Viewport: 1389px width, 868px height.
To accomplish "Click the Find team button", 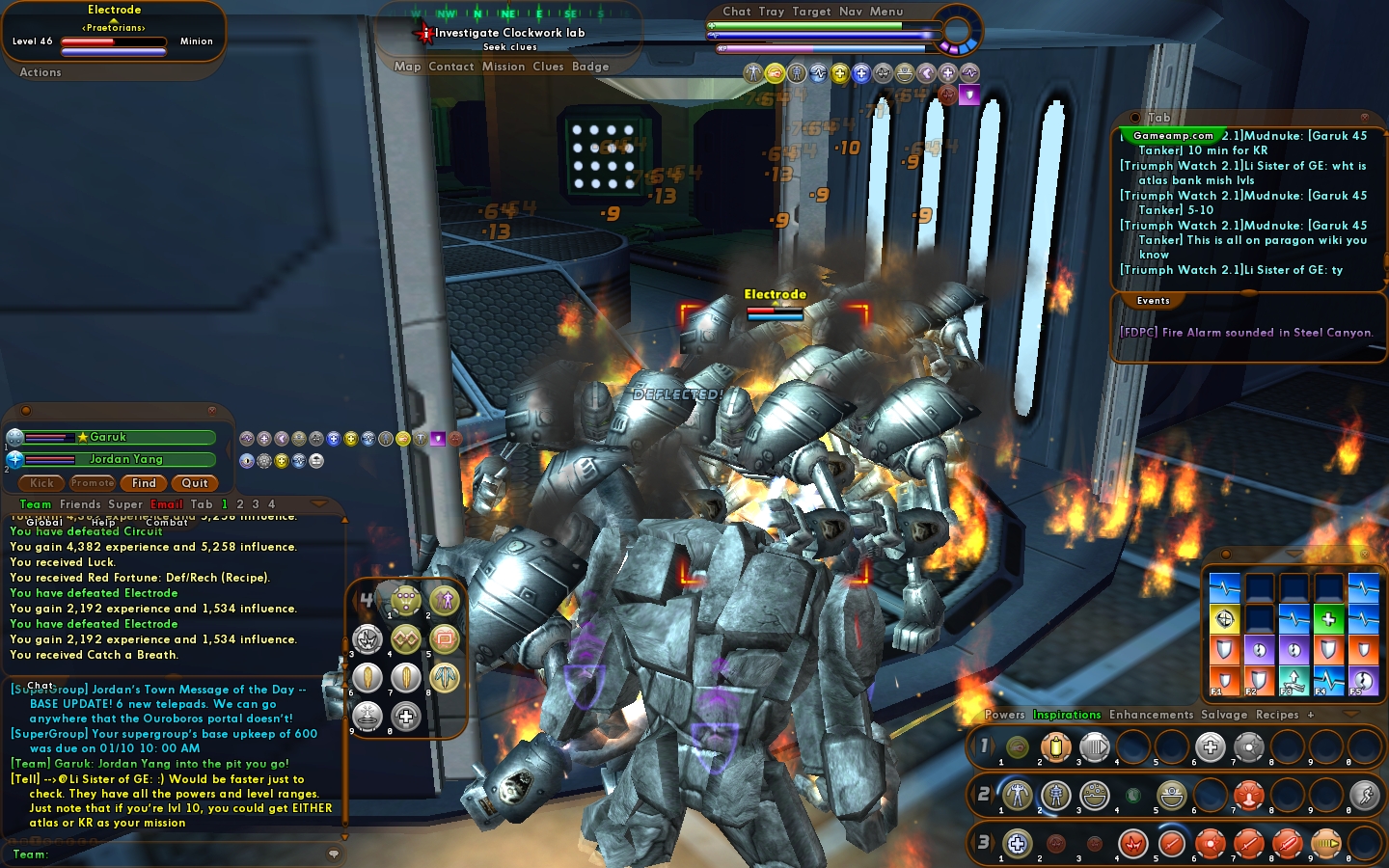I will click(x=144, y=483).
